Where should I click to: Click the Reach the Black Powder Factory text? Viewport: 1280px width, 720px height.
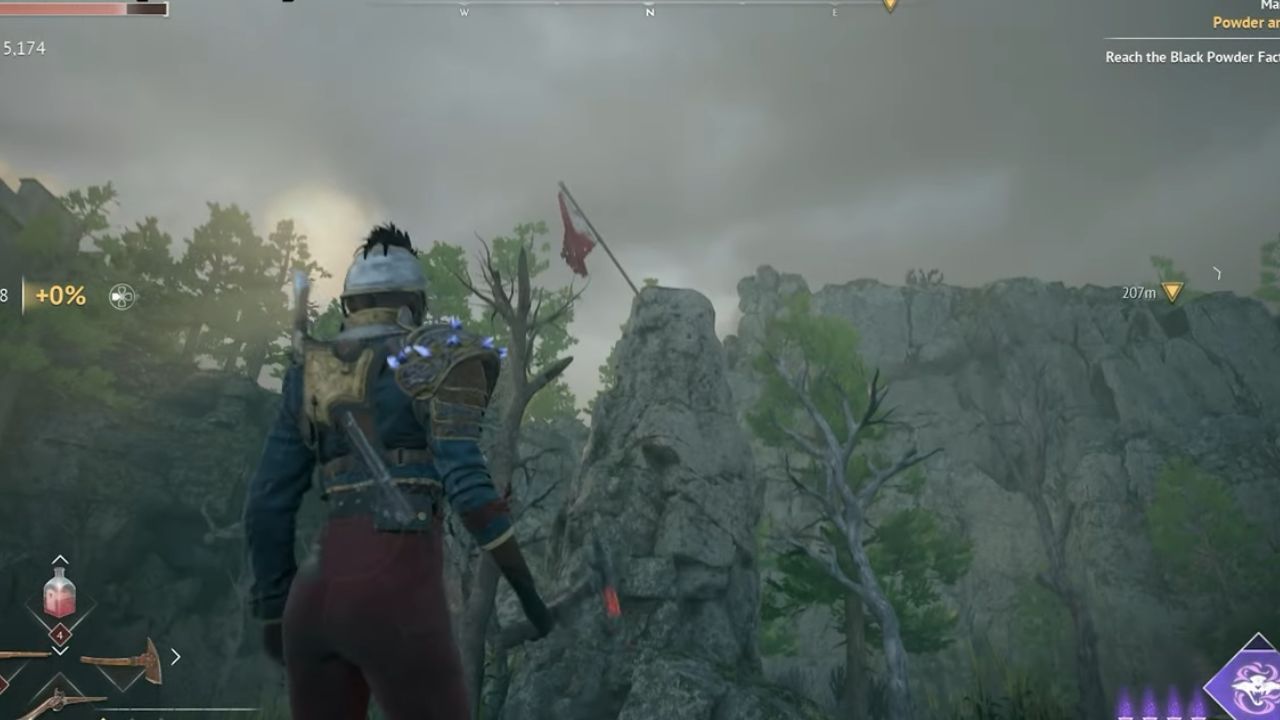pyautogui.click(x=1190, y=58)
